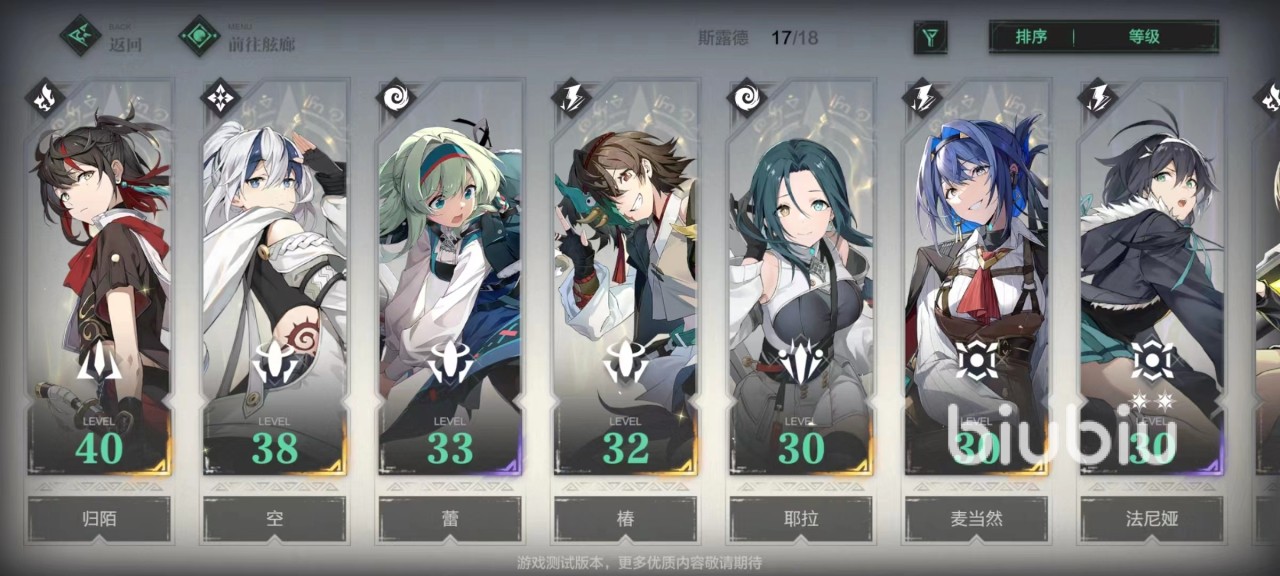Click the 返回 back button

pyautogui.click(x=101, y=37)
